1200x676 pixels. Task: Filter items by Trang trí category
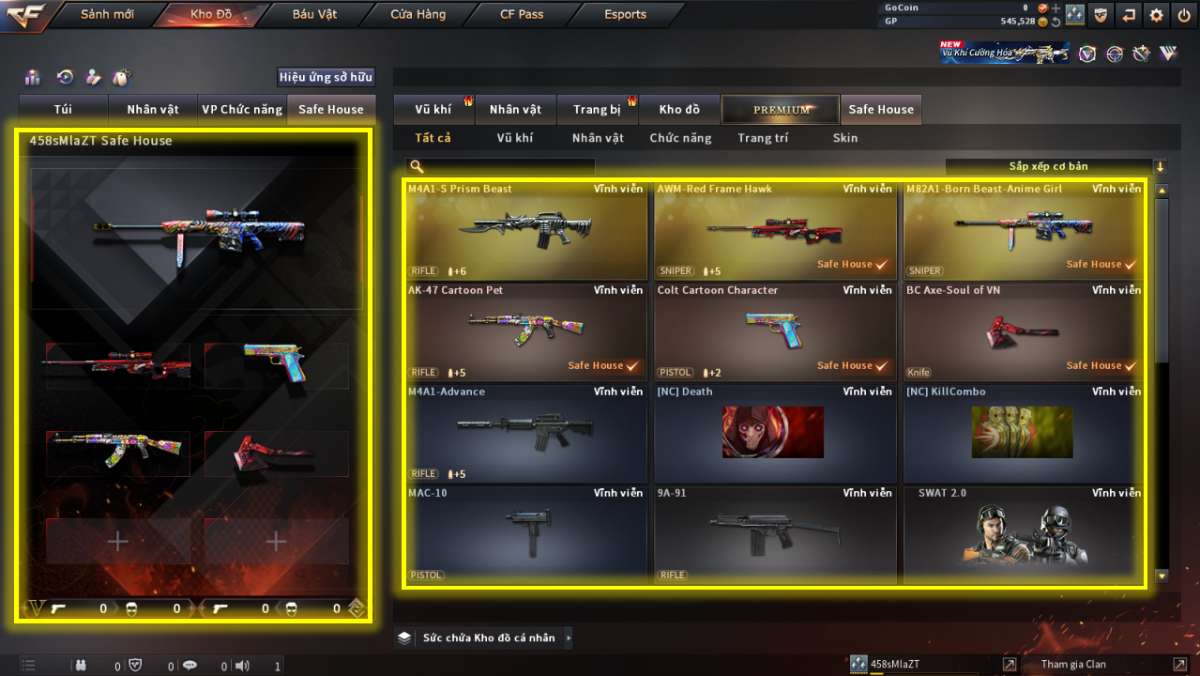762,138
